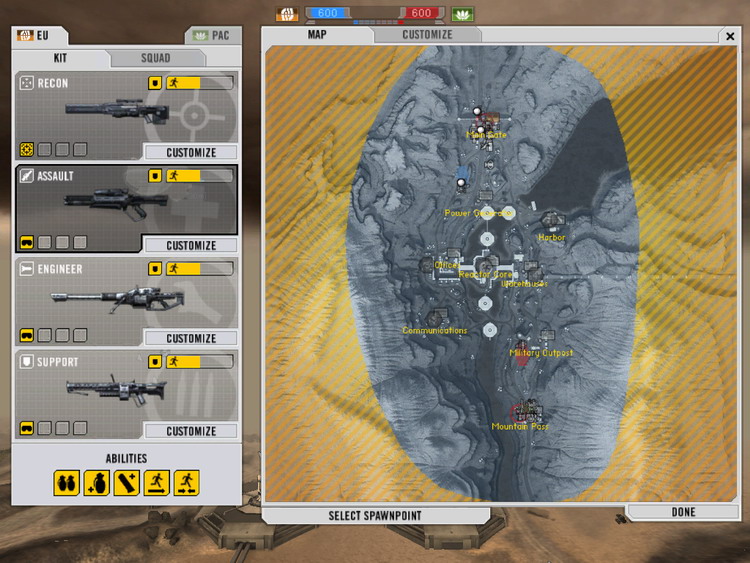This screenshot has width=750, height=563.
Task: Customize the Recon kit
Action: pos(191,153)
